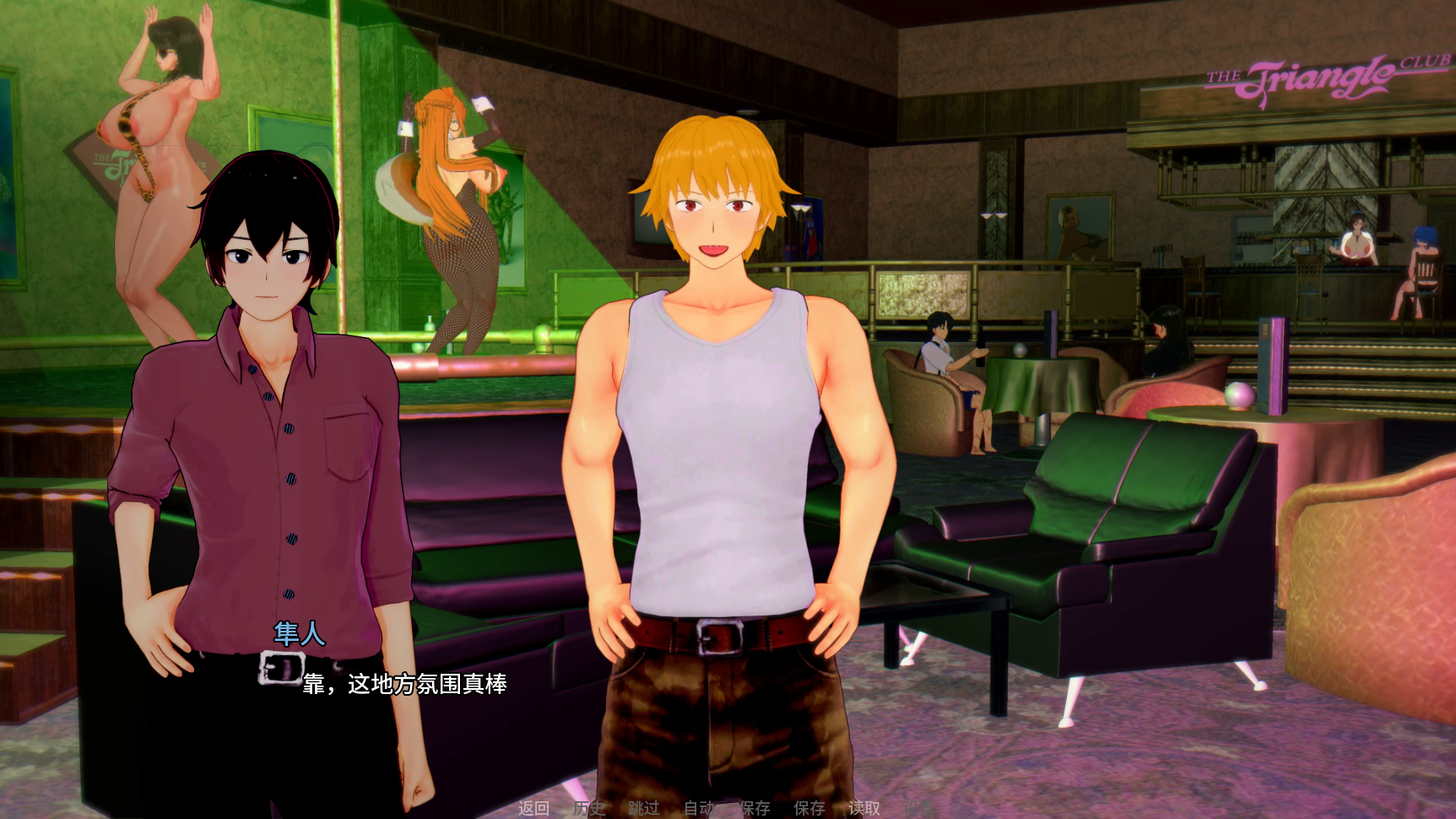The height and width of the screenshot is (819, 1456).
Task: Open the 读取 (Load) screen
Action: click(x=863, y=808)
